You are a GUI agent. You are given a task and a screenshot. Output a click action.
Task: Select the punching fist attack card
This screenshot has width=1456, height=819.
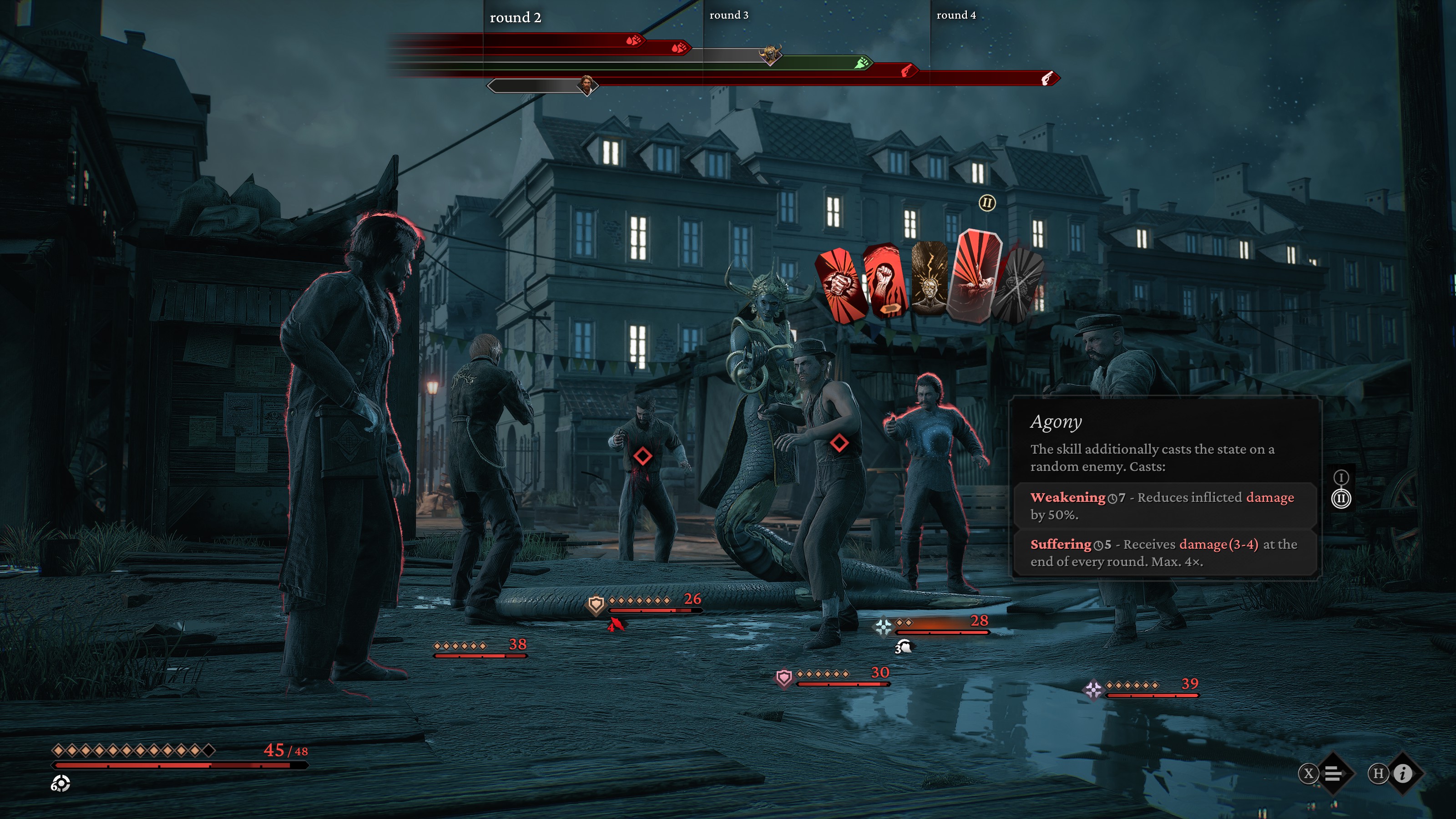[x=840, y=284]
